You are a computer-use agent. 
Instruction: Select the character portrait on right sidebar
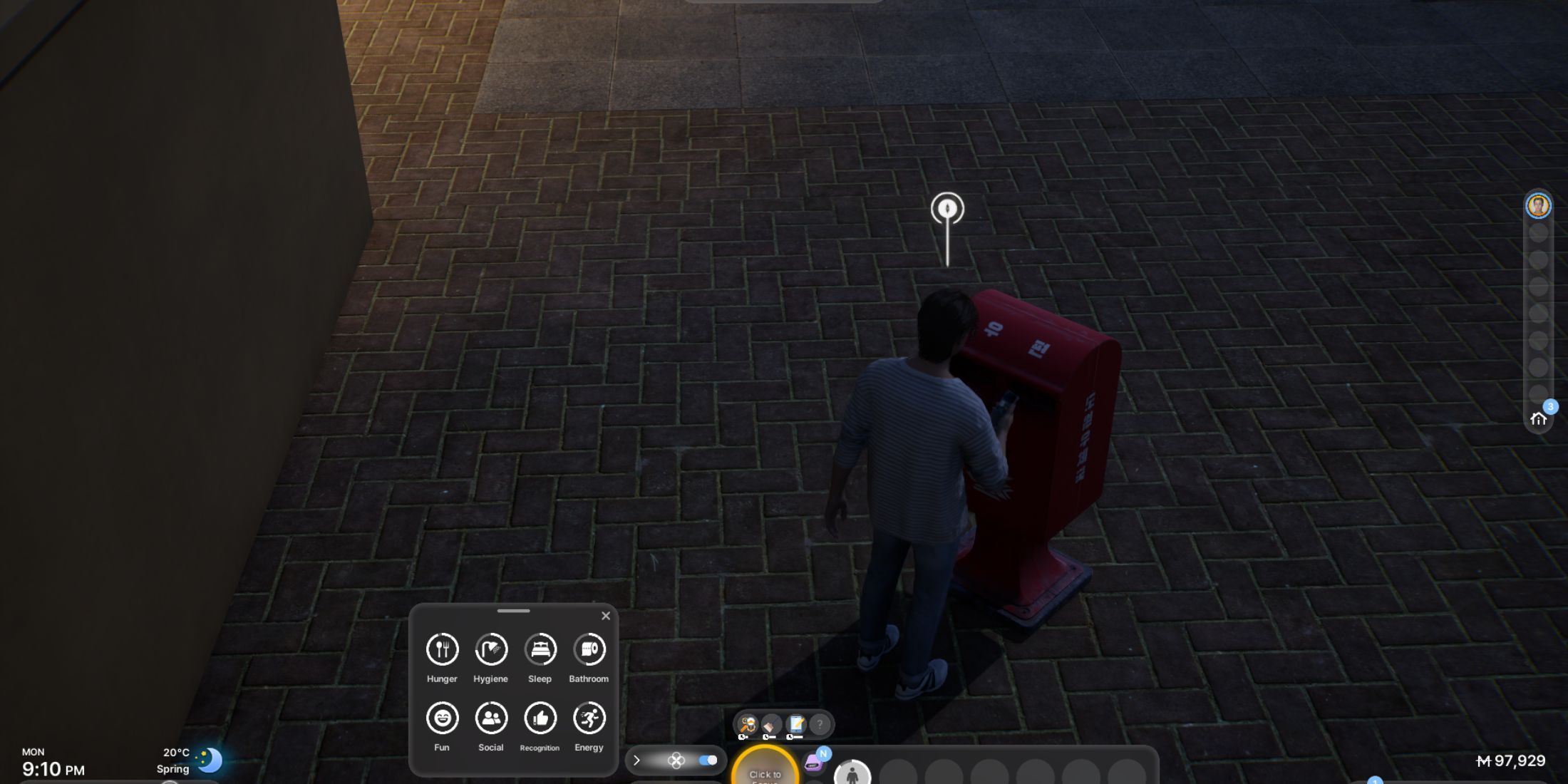[1538, 206]
